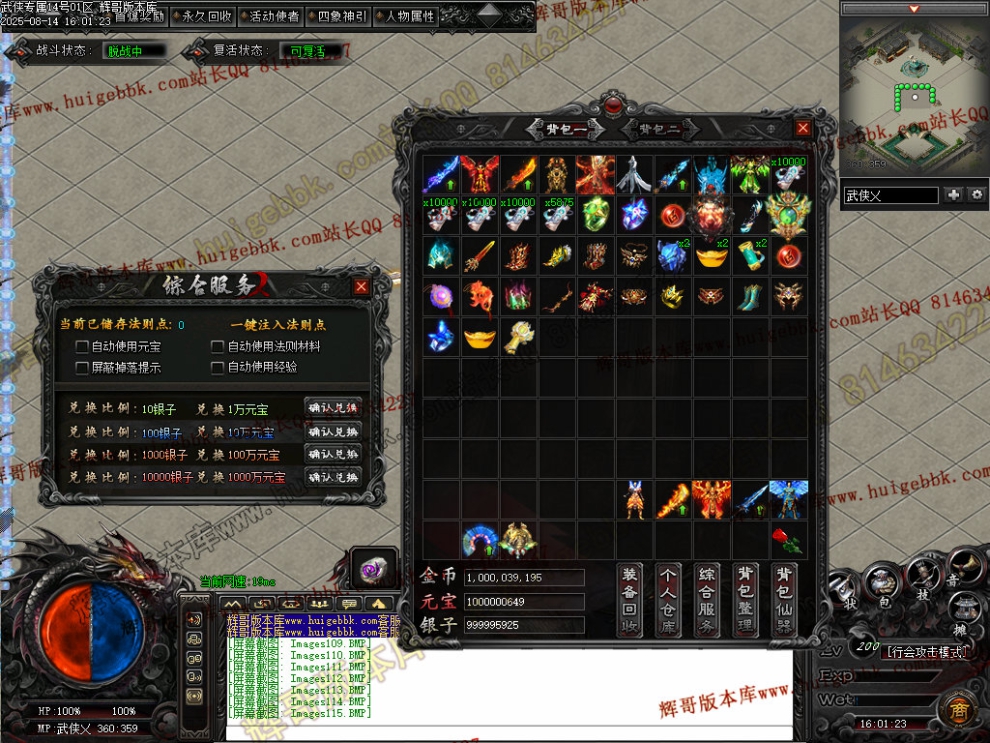Tick the 自动使用元宝 checkbox
Screen dimensions: 990x743
(x=83, y=347)
